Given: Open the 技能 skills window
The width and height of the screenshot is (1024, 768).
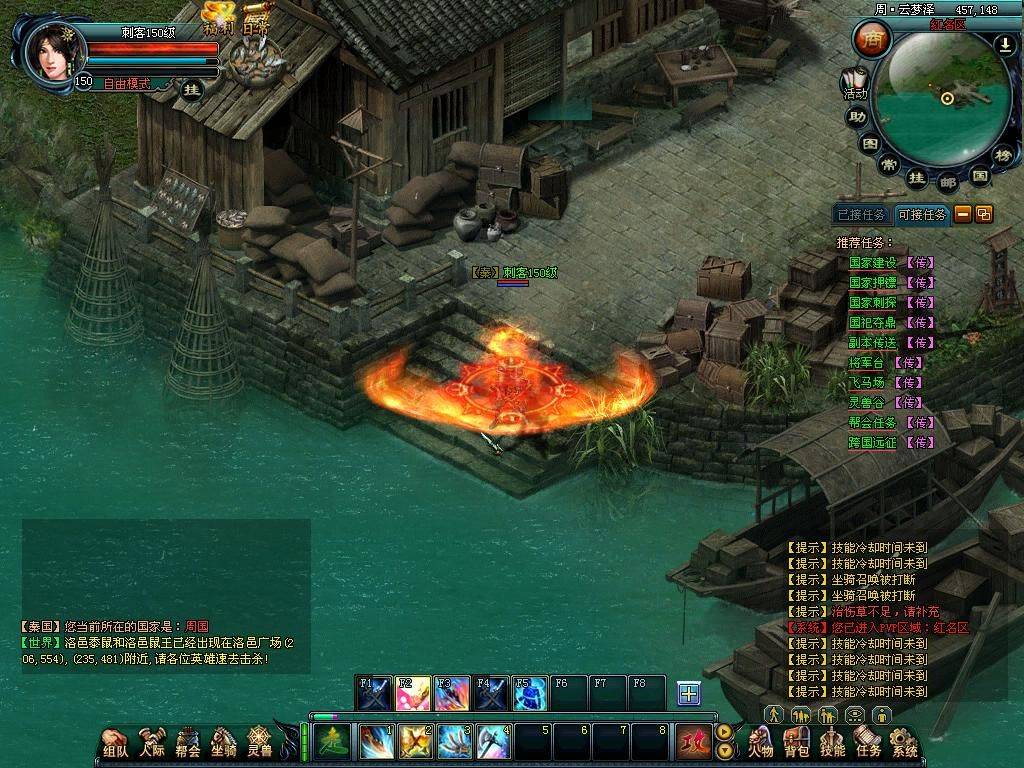Looking at the screenshot, I should pyautogui.click(x=832, y=744).
